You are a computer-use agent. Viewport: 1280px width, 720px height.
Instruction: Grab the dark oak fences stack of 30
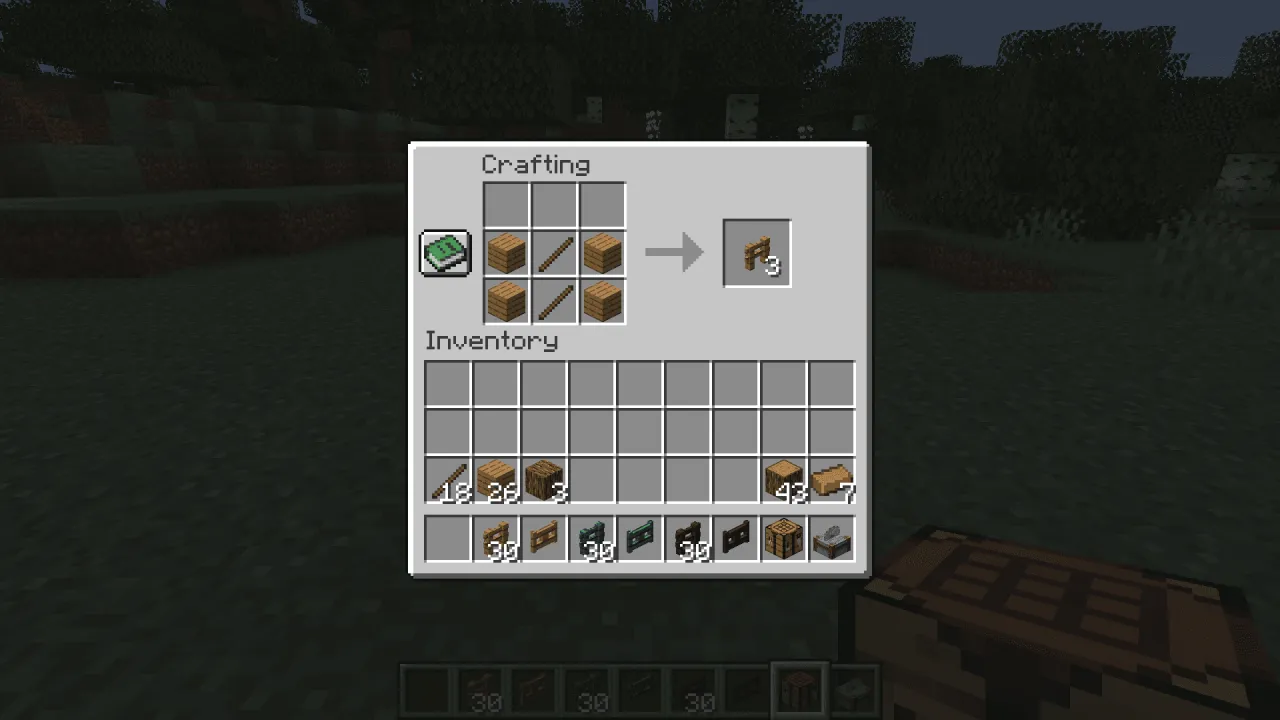pos(687,538)
